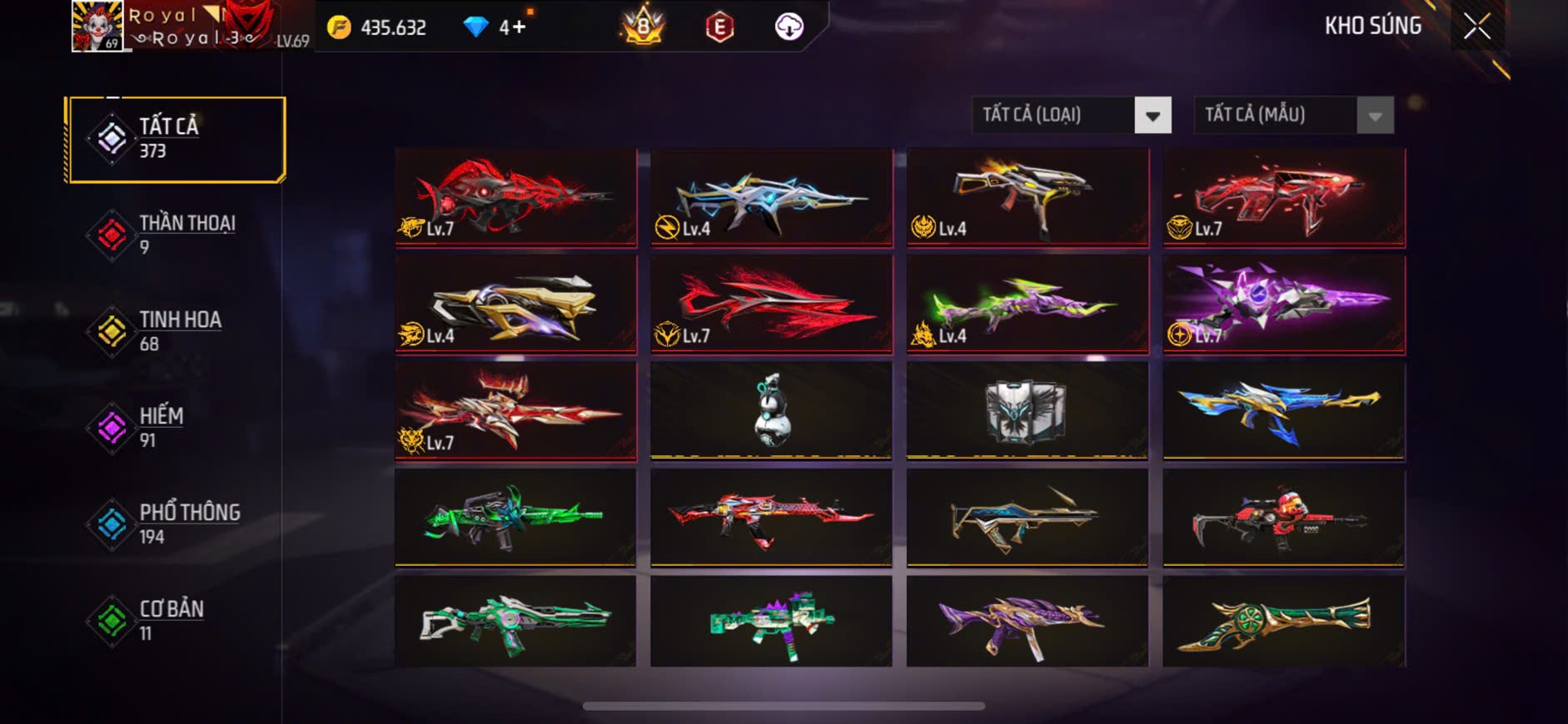Viewport: 1568px width, 724px height.
Task: Tap the red E hexagon icon
Action: 719,27
